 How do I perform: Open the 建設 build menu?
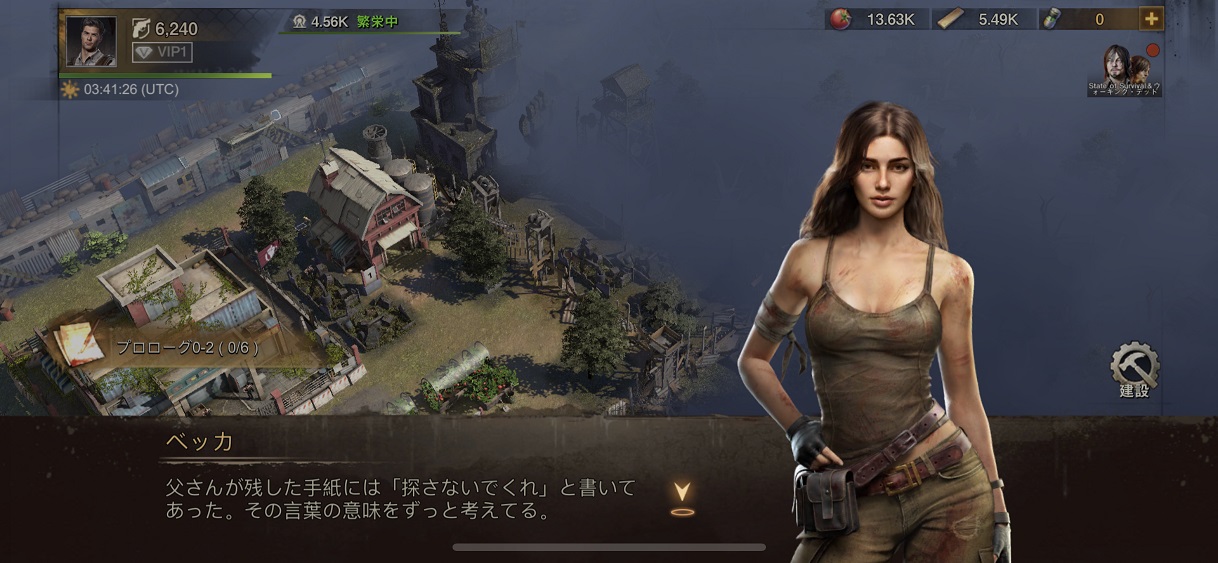point(1134,370)
